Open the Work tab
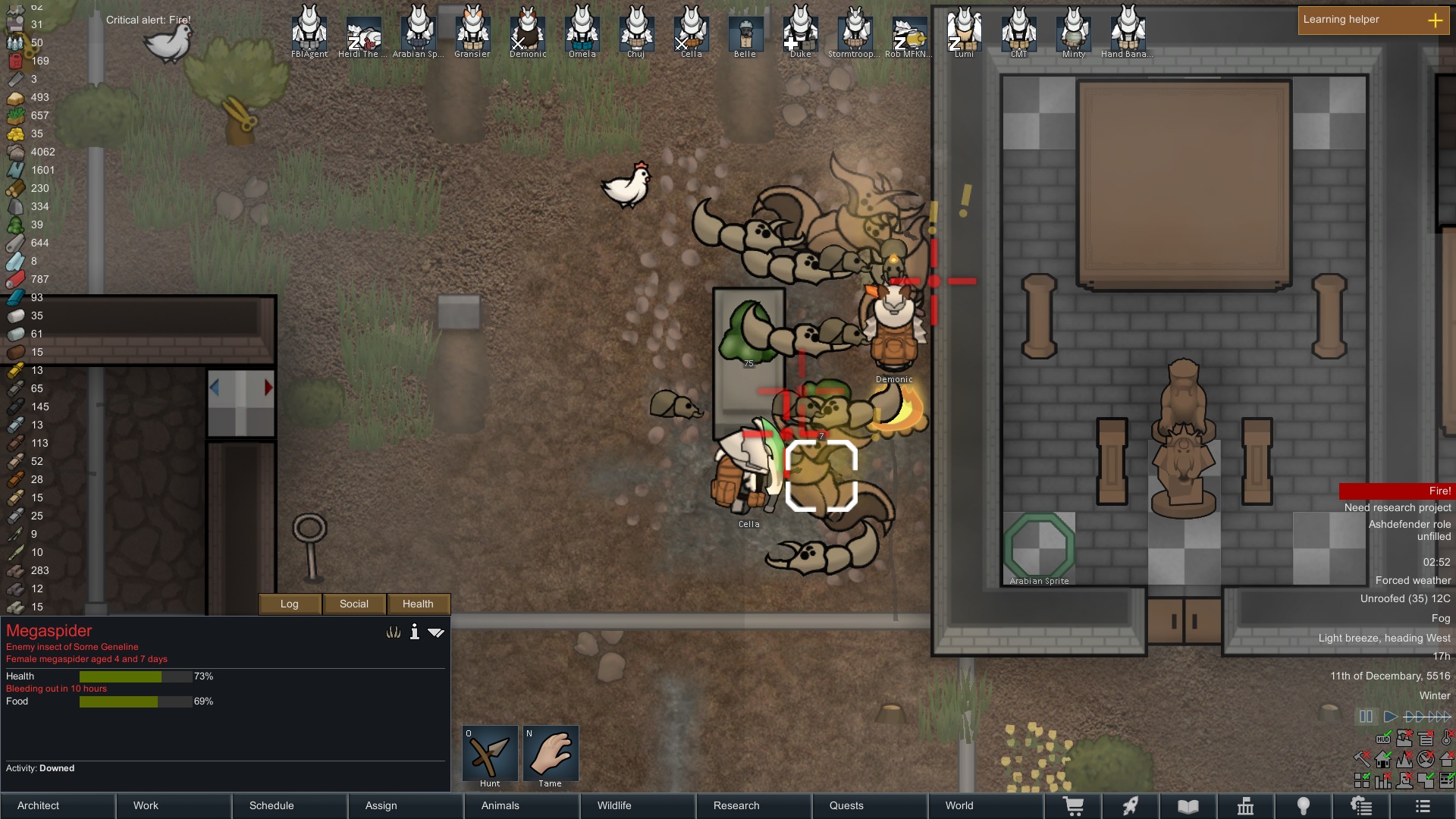Image resolution: width=1456 pixels, height=819 pixels. pyautogui.click(x=174, y=805)
